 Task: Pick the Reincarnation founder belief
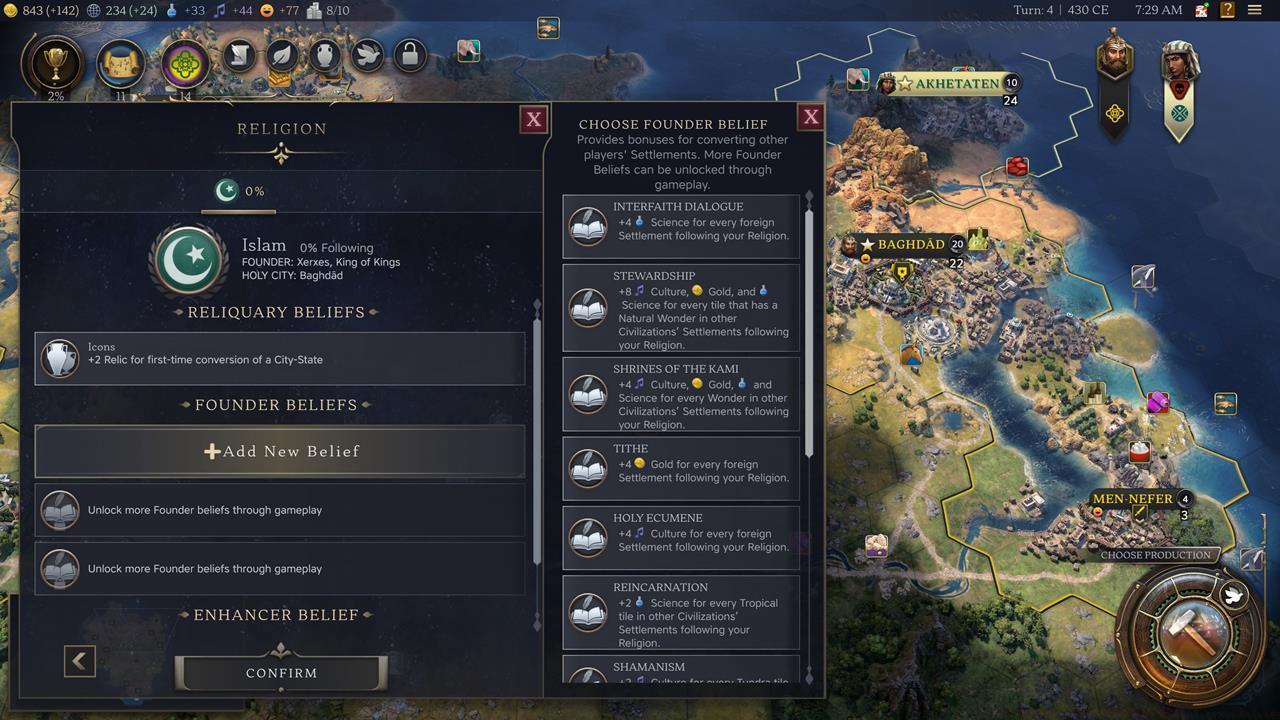click(681, 612)
